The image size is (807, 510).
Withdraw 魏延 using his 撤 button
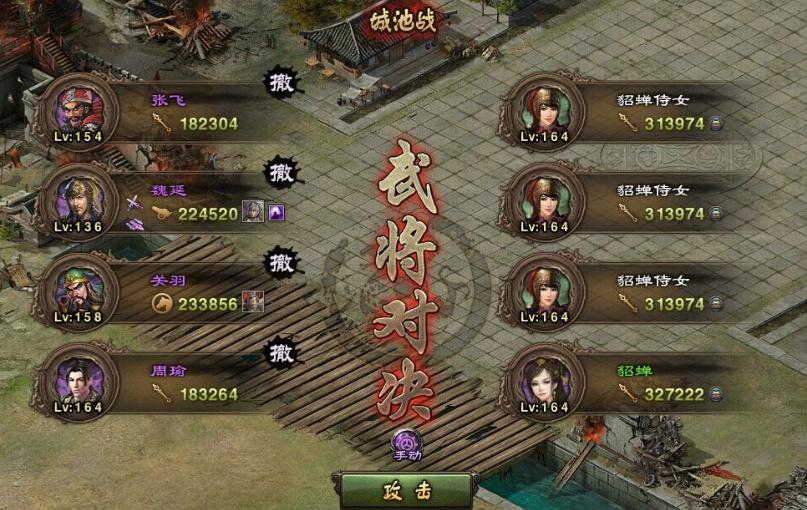pos(283,172)
